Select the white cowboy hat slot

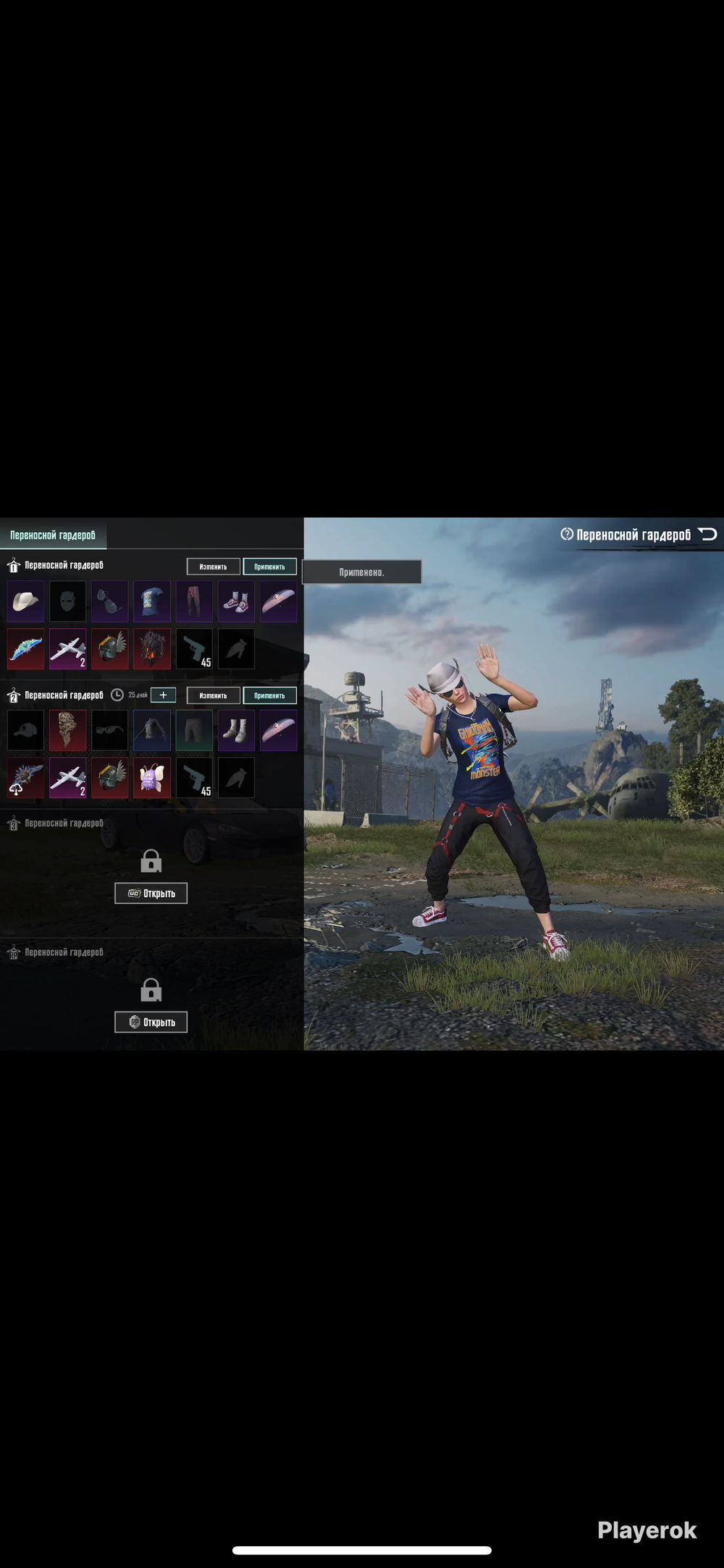click(x=25, y=601)
